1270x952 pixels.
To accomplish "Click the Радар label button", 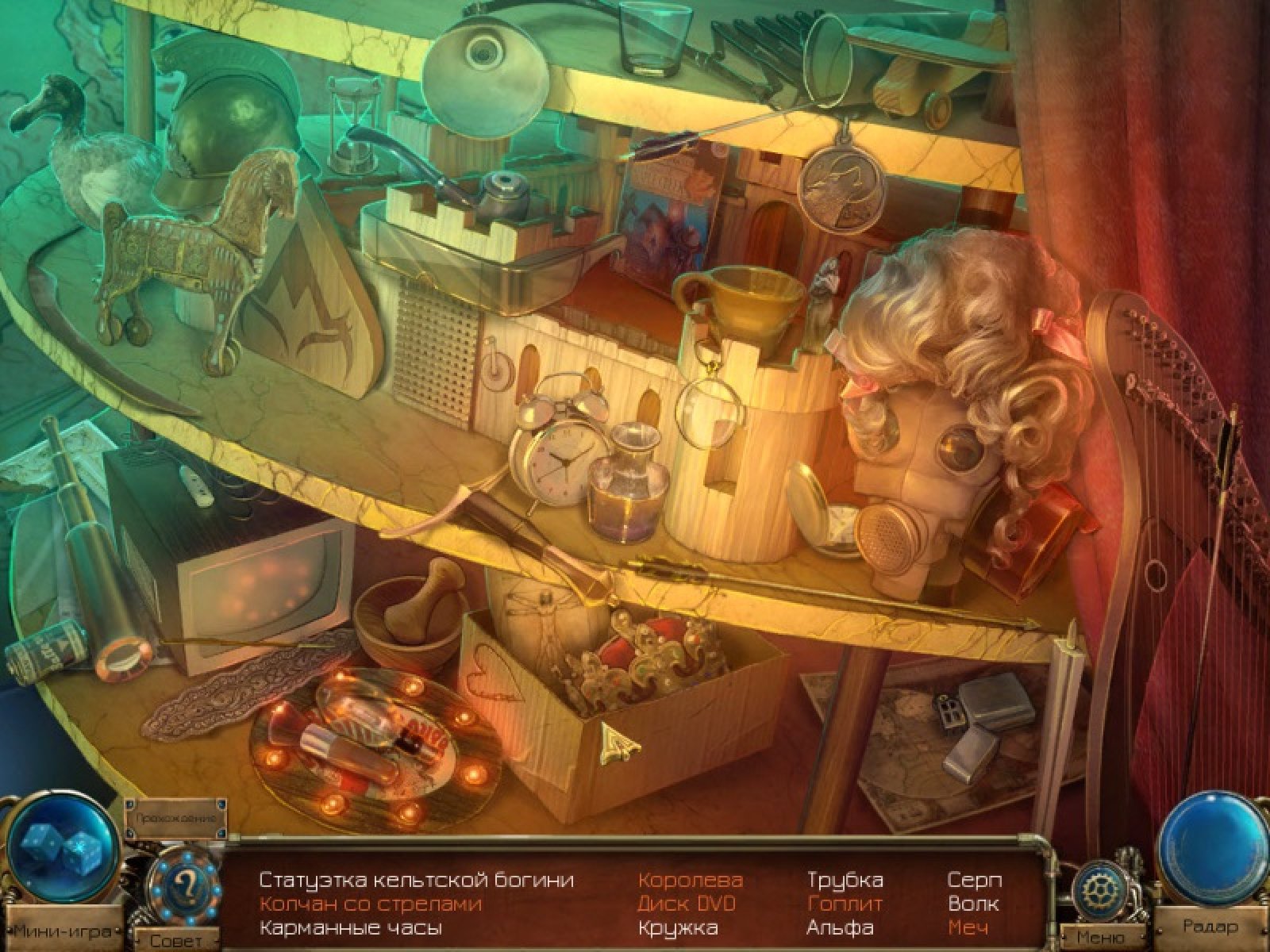I will coord(1210,926).
